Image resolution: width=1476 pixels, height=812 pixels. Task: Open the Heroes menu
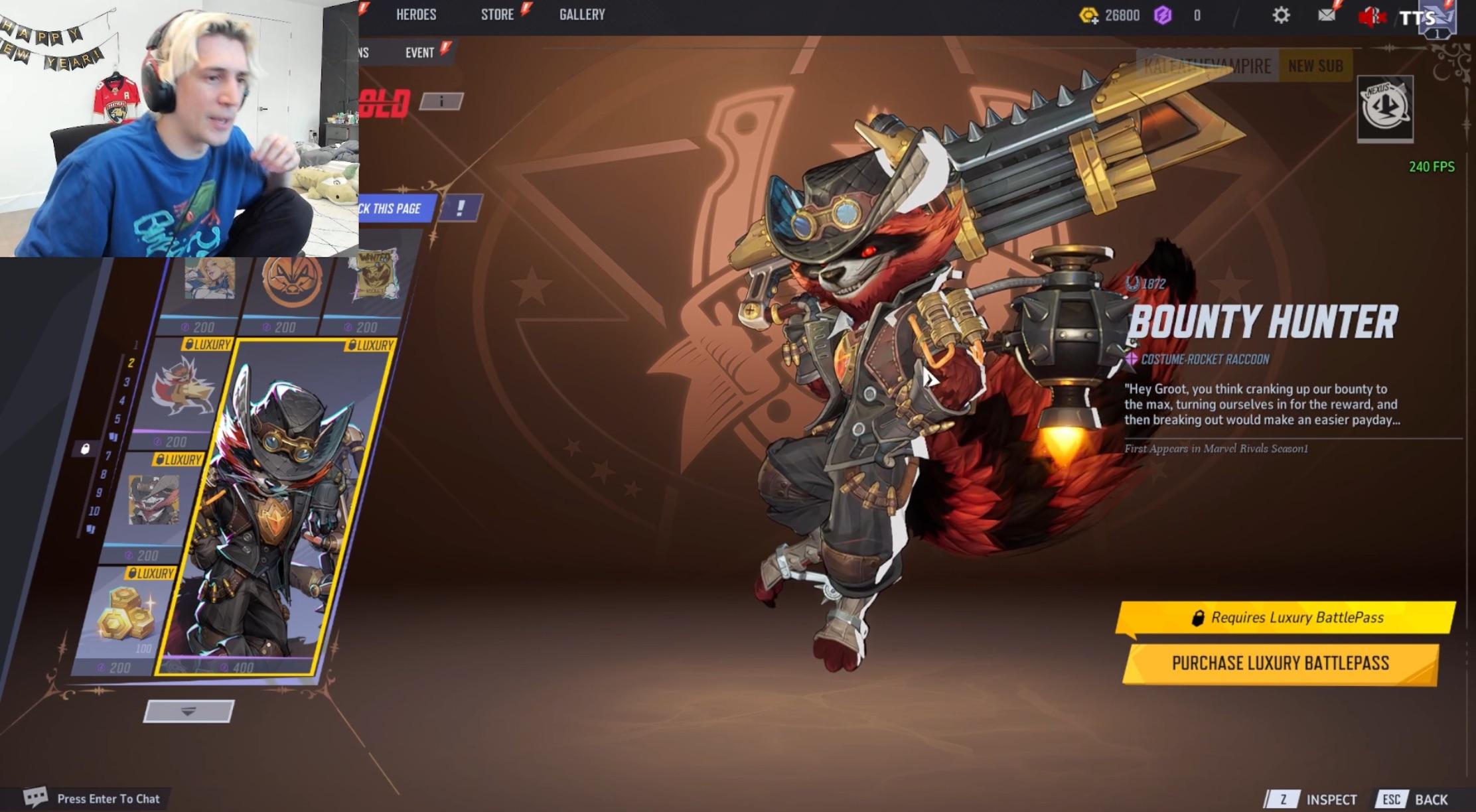[416, 15]
